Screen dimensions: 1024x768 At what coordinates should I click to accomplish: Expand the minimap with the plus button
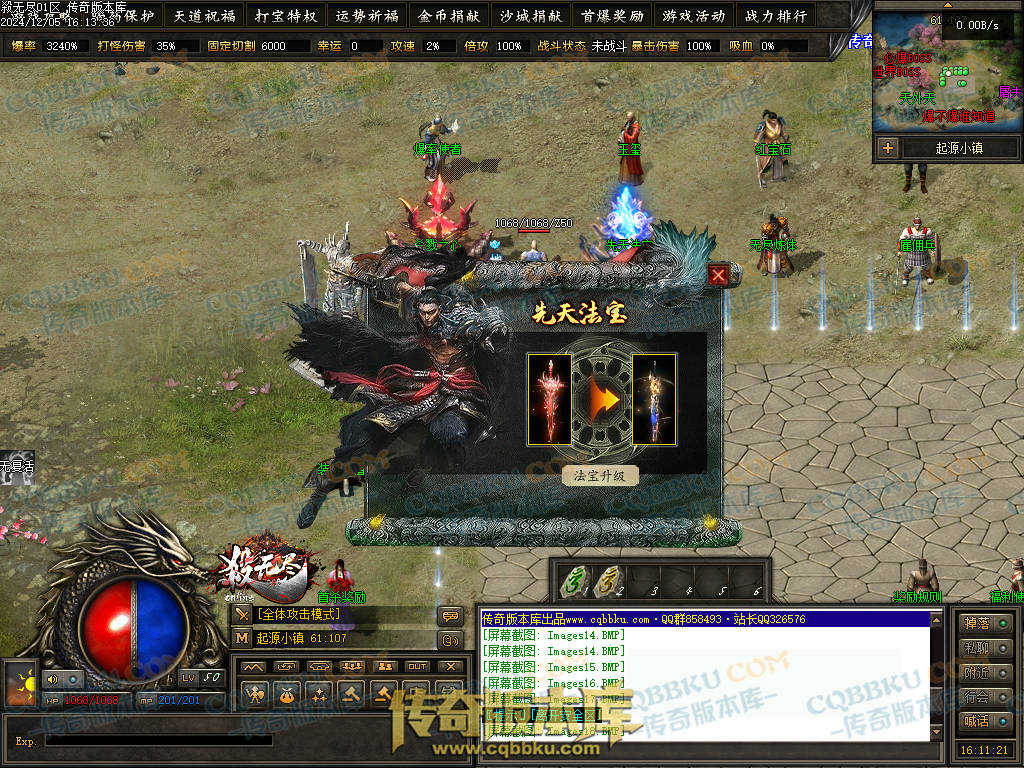pyautogui.click(x=887, y=148)
